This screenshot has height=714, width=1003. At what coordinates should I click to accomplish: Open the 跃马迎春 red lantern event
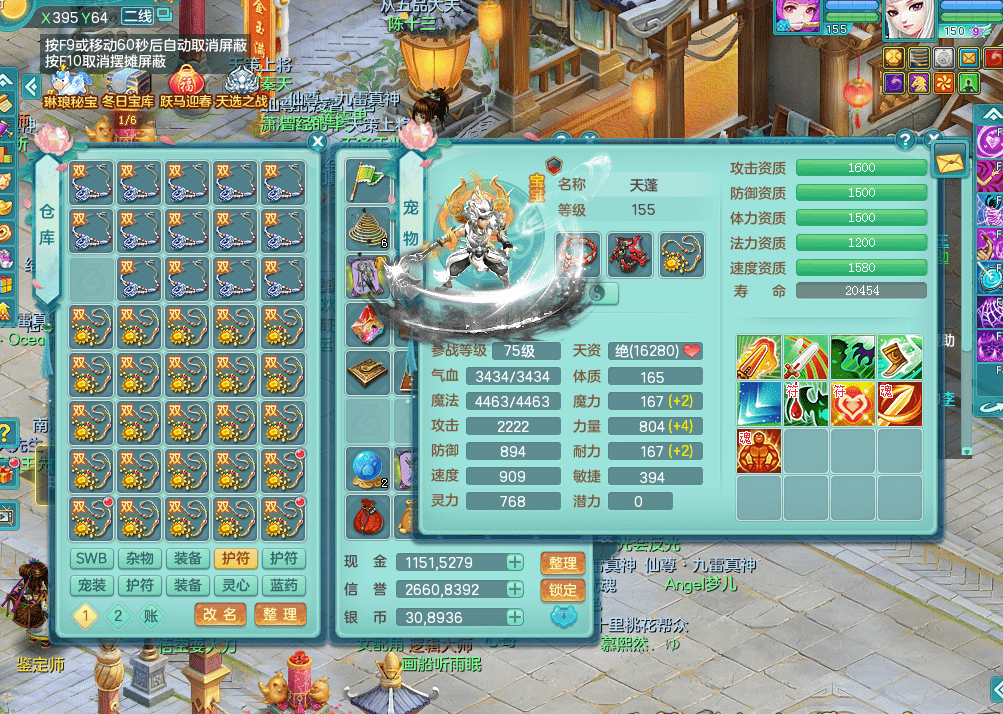pos(186,84)
